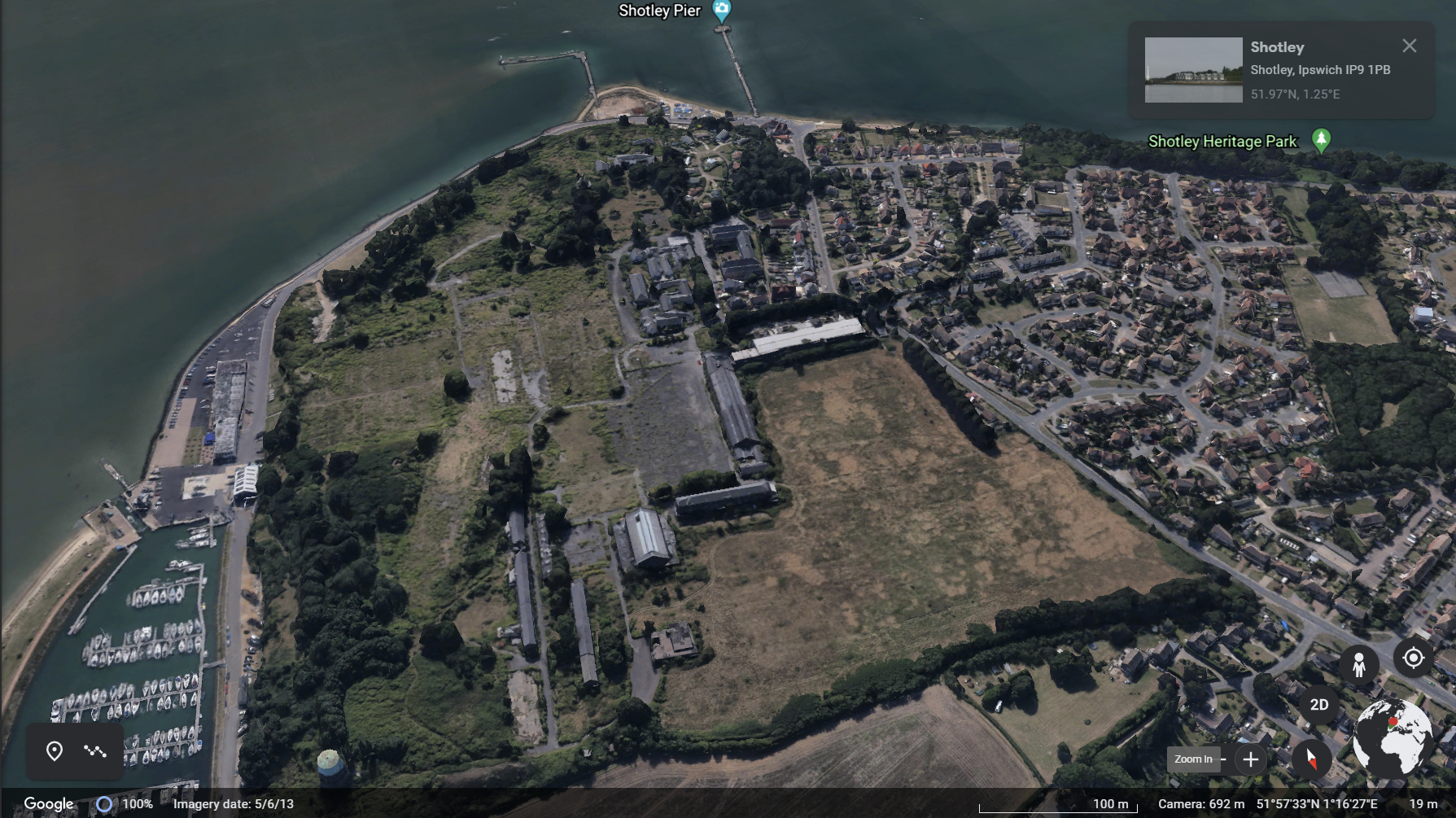Switch the view to 2D

[1319, 705]
